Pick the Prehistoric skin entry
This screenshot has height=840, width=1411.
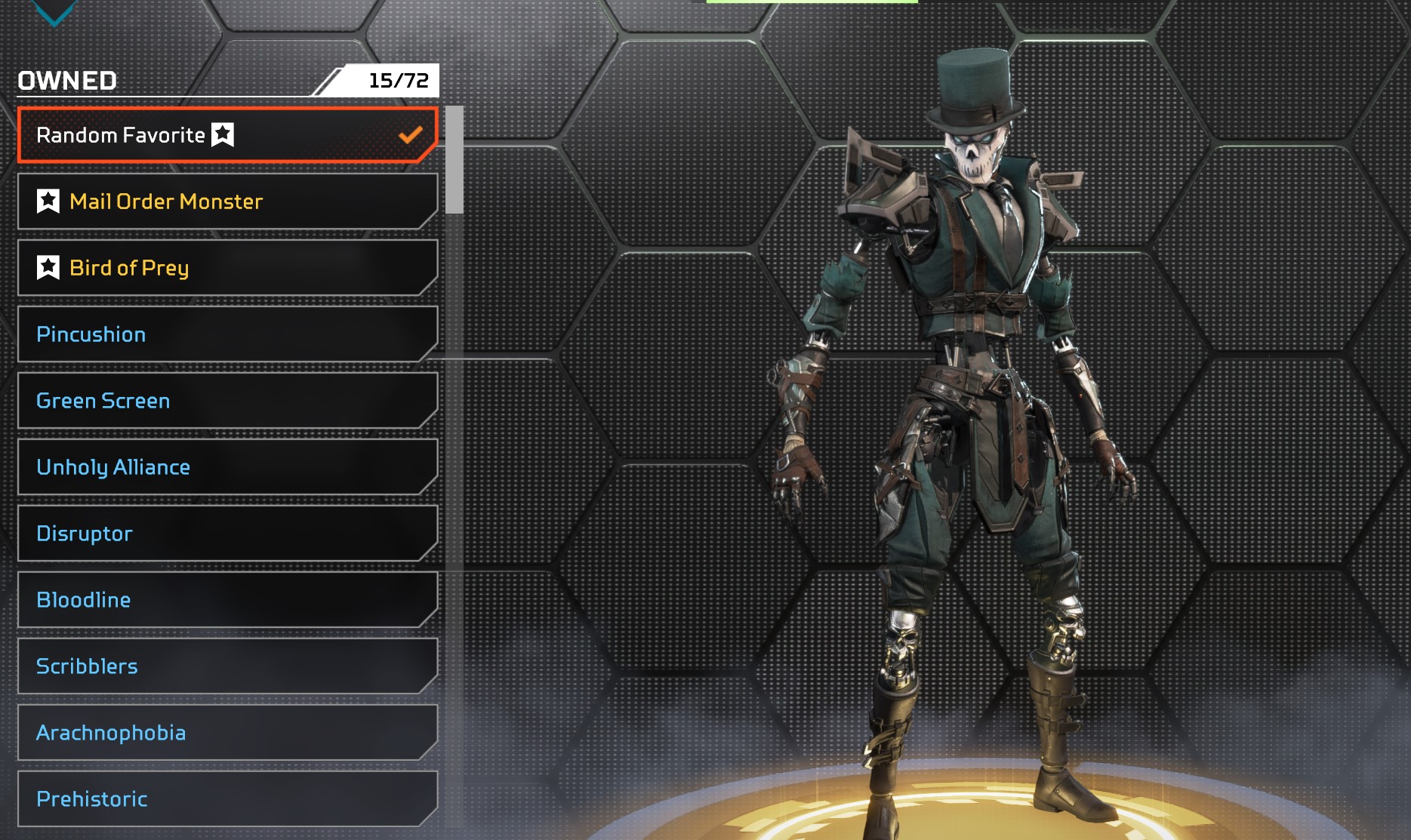(226, 799)
